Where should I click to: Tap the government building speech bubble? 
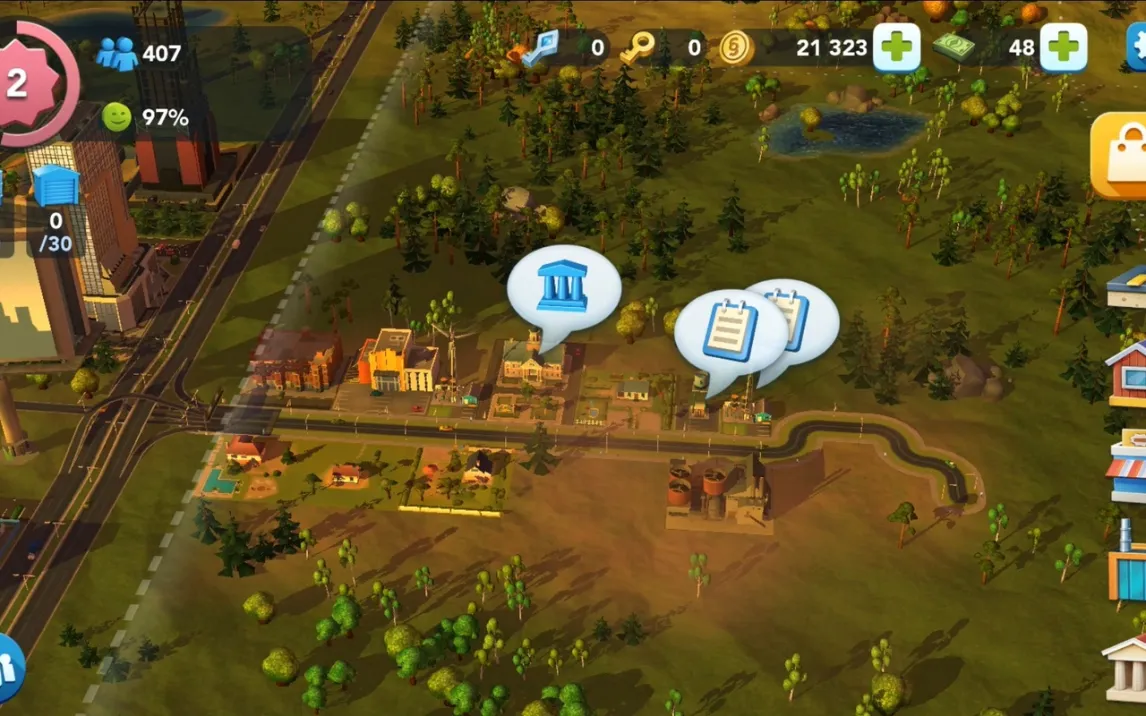562,286
